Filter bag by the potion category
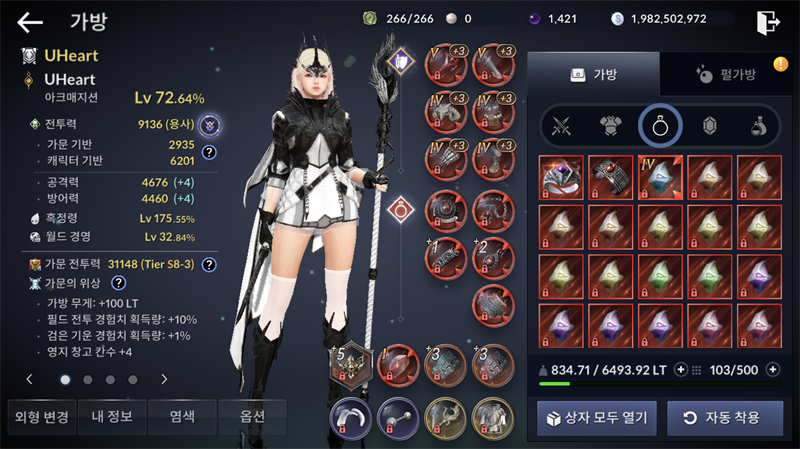800x449 pixels. tap(759, 126)
